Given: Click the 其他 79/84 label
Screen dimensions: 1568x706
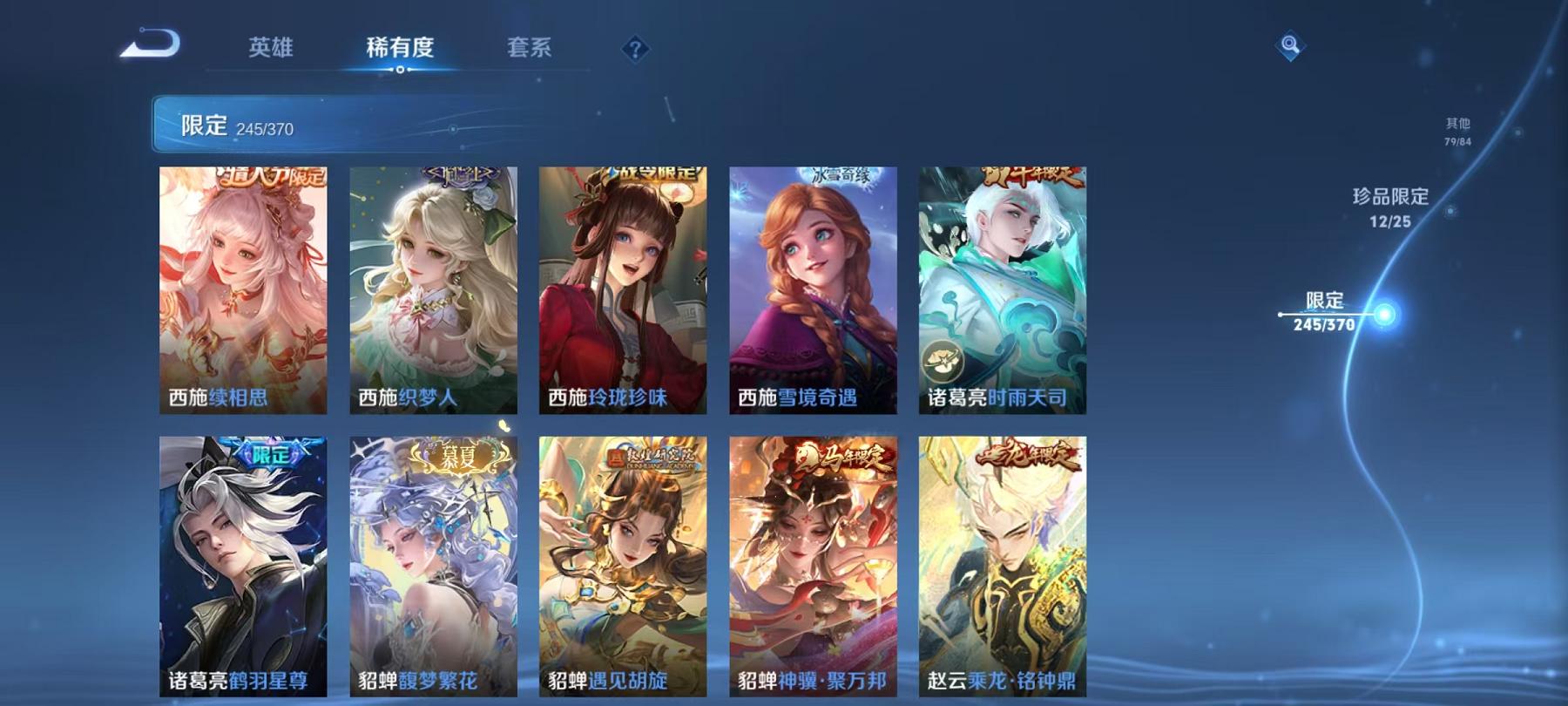Looking at the screenshot, I should [1456, 131].
